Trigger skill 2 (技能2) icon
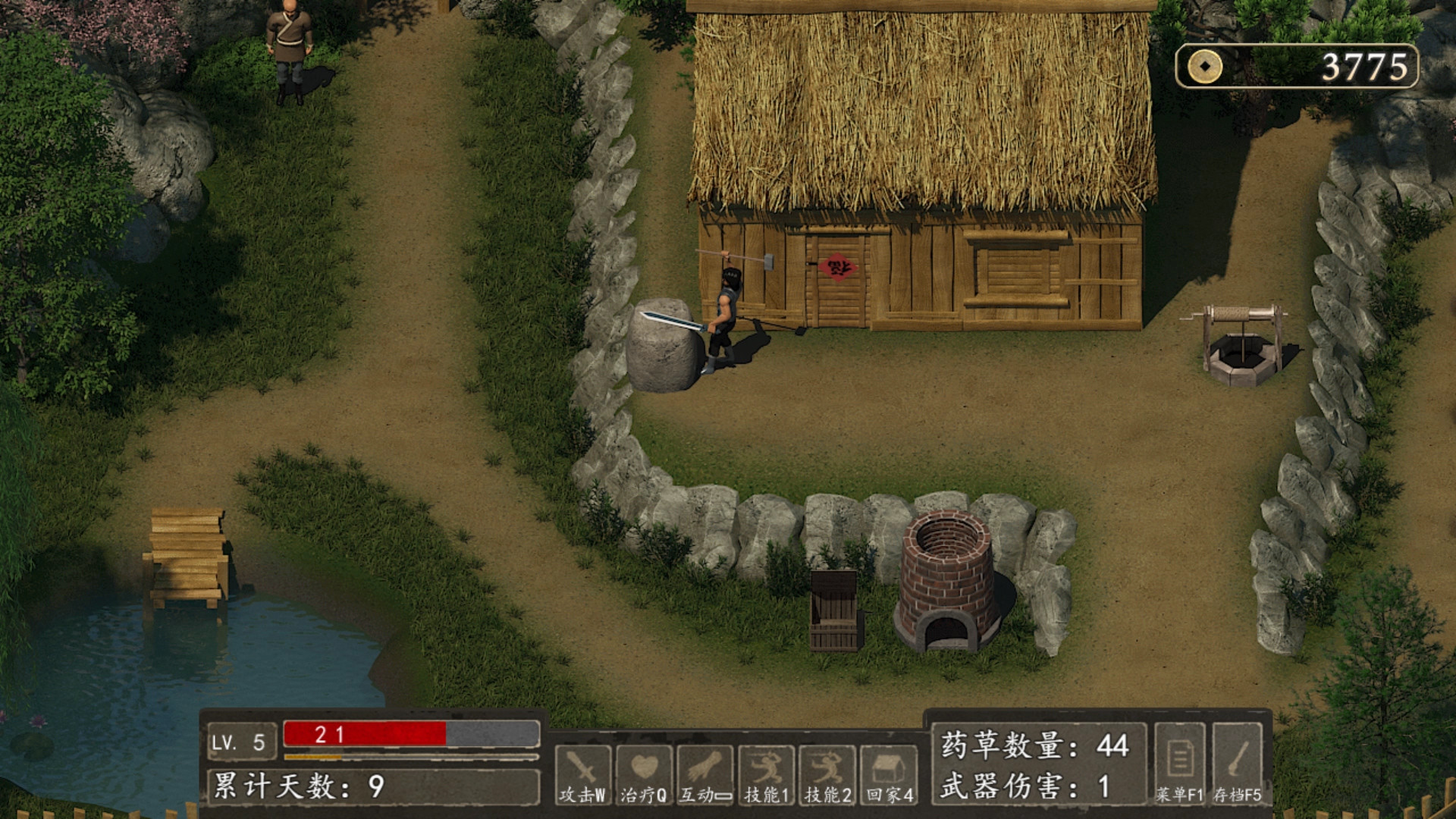1456x819 pixels. (827, 773)
